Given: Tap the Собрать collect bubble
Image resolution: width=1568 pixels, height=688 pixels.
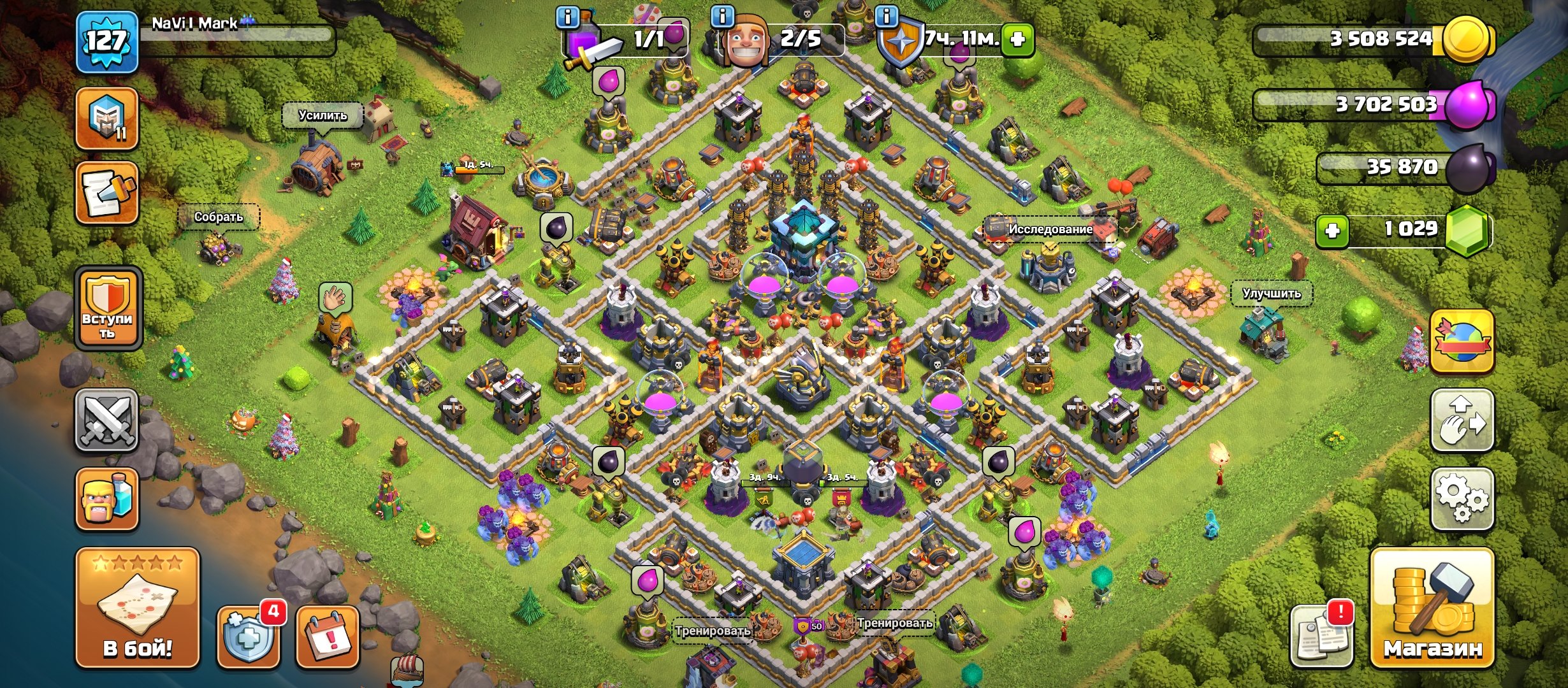Looking at the screenshot, I should point(219,217).
